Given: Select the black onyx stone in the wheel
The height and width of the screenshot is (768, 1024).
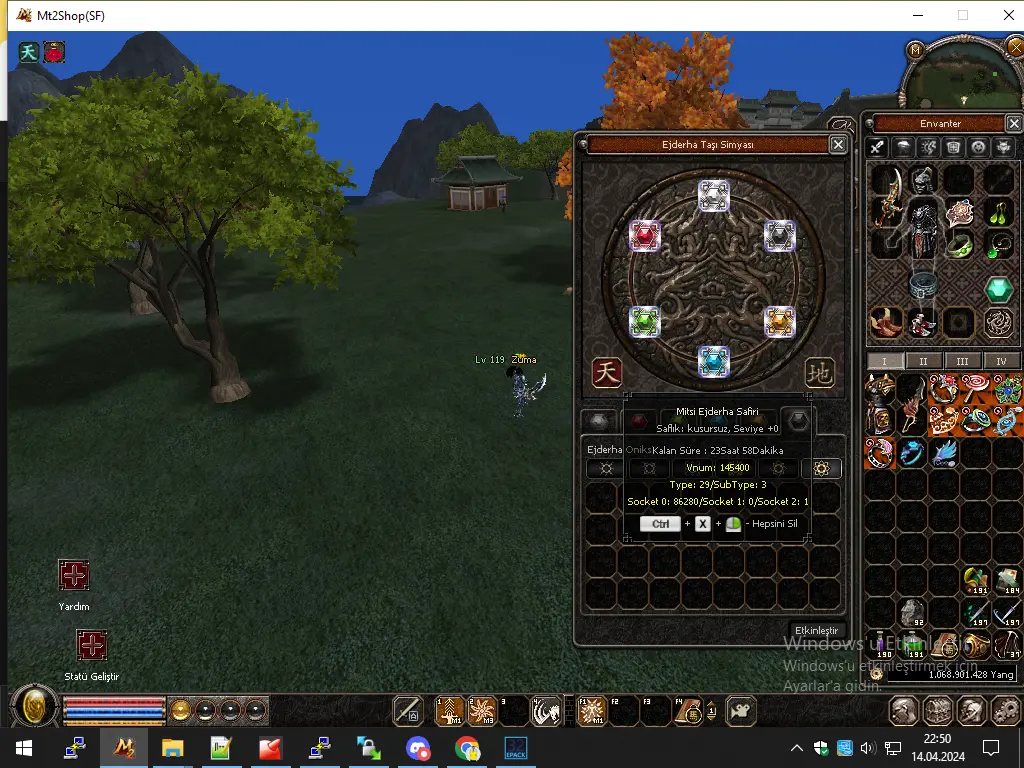Looking at the screenshot, I should 780,236.
